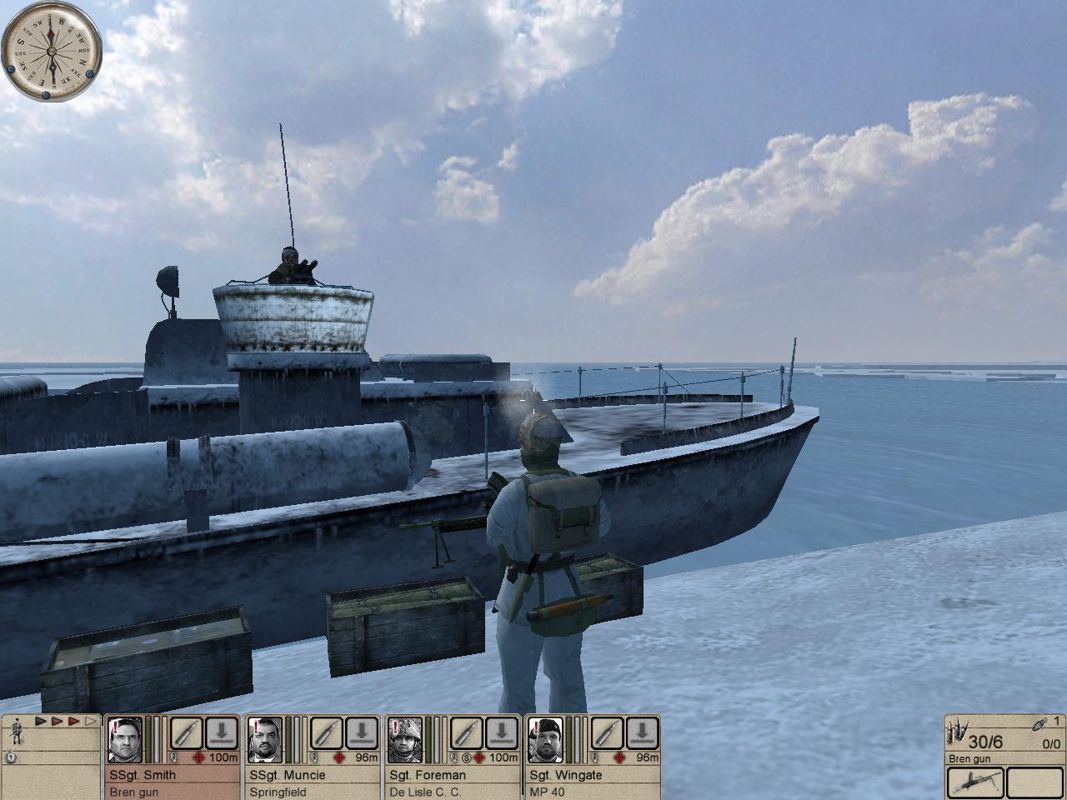Viewport: 1067px width, 800px height.
Task: Click the bullet icon in Sgt. Wingate's panel
Action: pos(604,733)
